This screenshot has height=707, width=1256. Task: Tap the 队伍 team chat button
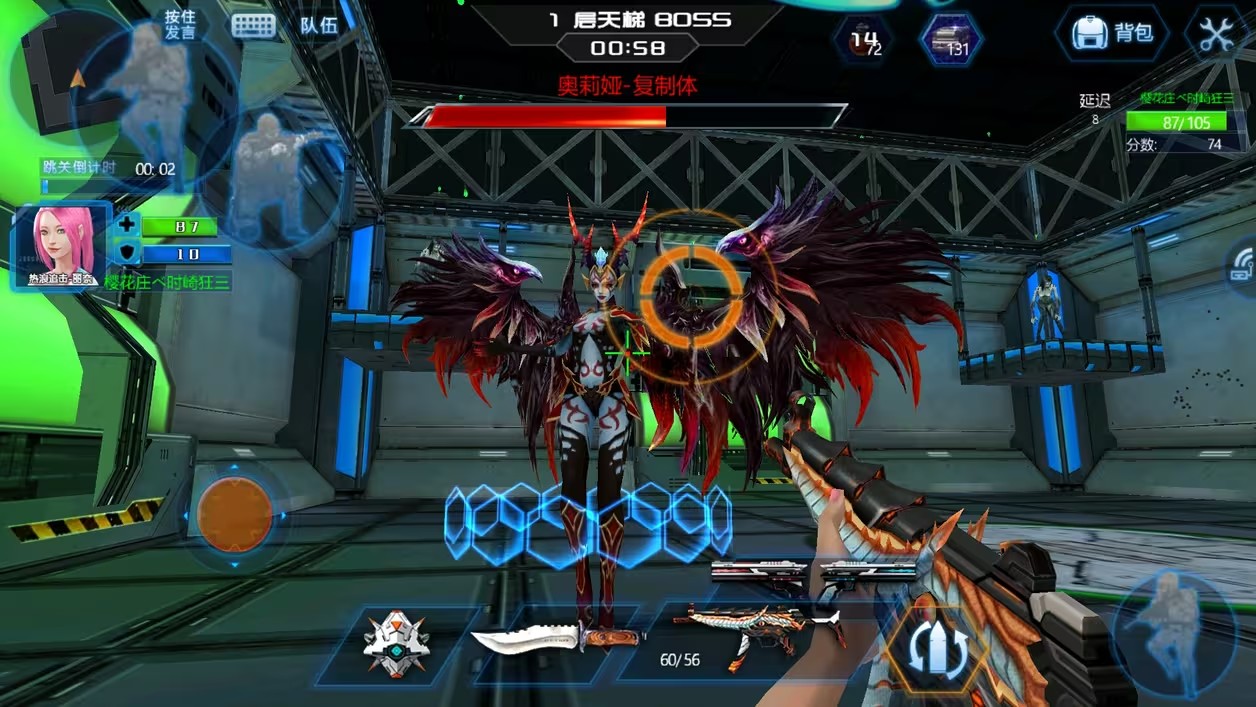[x=319, y=26]
